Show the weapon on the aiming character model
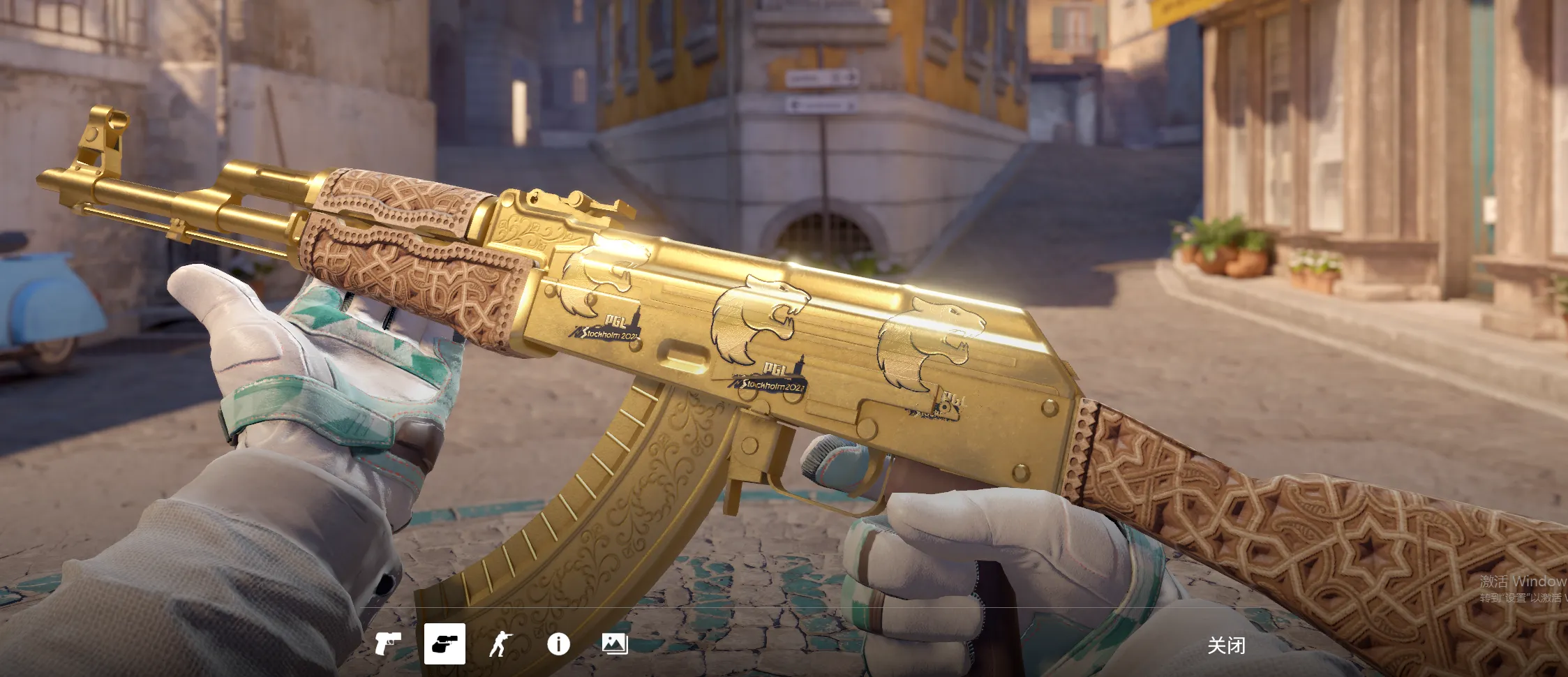Viewport: 1568px width, 677px height. pyautogui.click(x=500, y=643)
